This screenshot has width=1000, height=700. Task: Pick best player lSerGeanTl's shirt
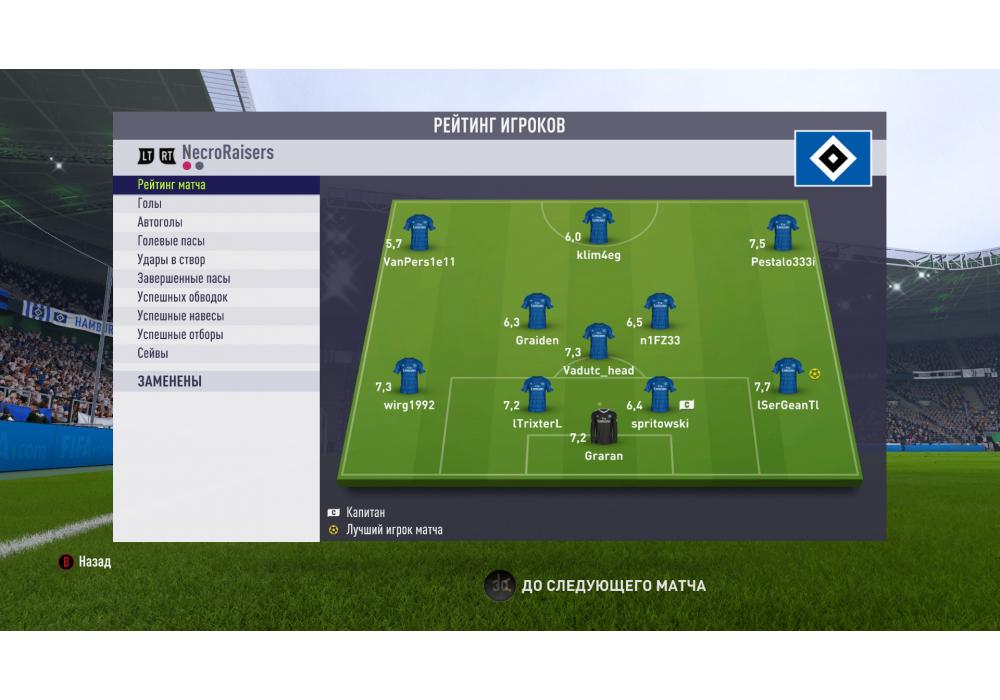tap(787, 376)
